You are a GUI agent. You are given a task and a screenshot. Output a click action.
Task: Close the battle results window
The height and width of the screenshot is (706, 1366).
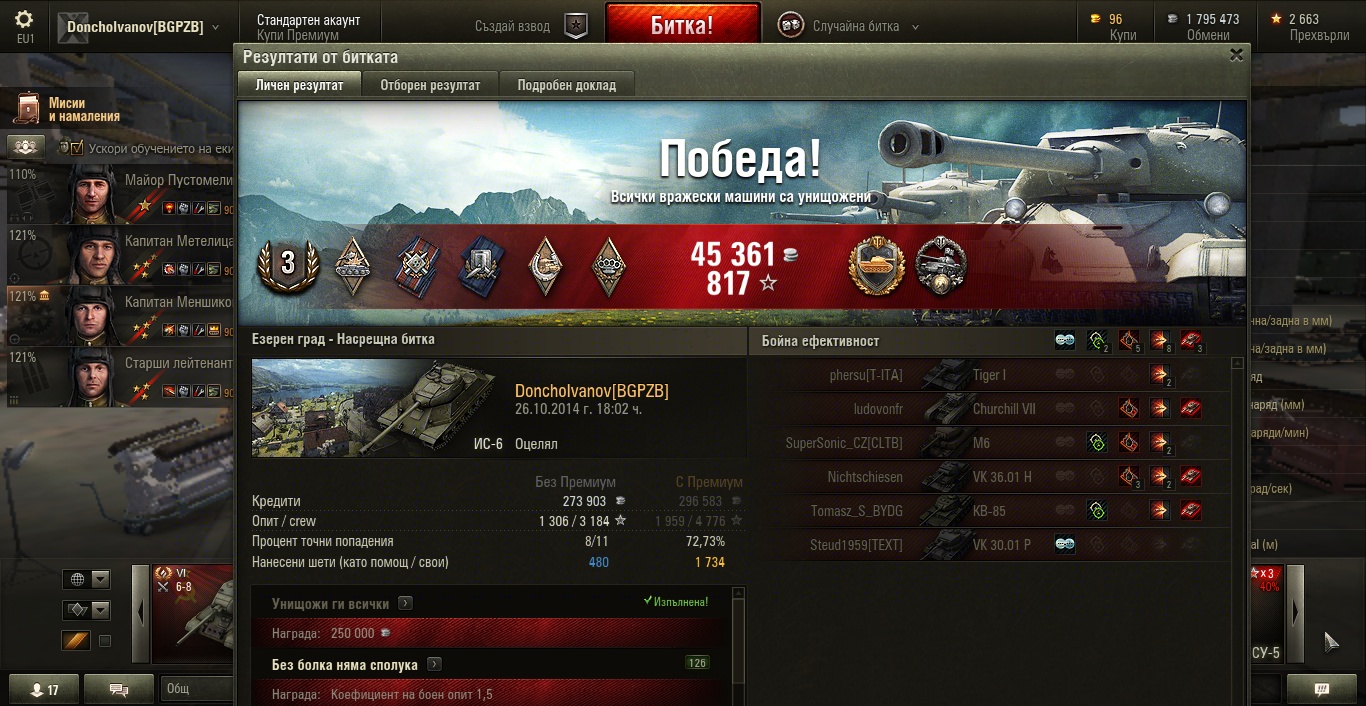[x=1236, y=56]
